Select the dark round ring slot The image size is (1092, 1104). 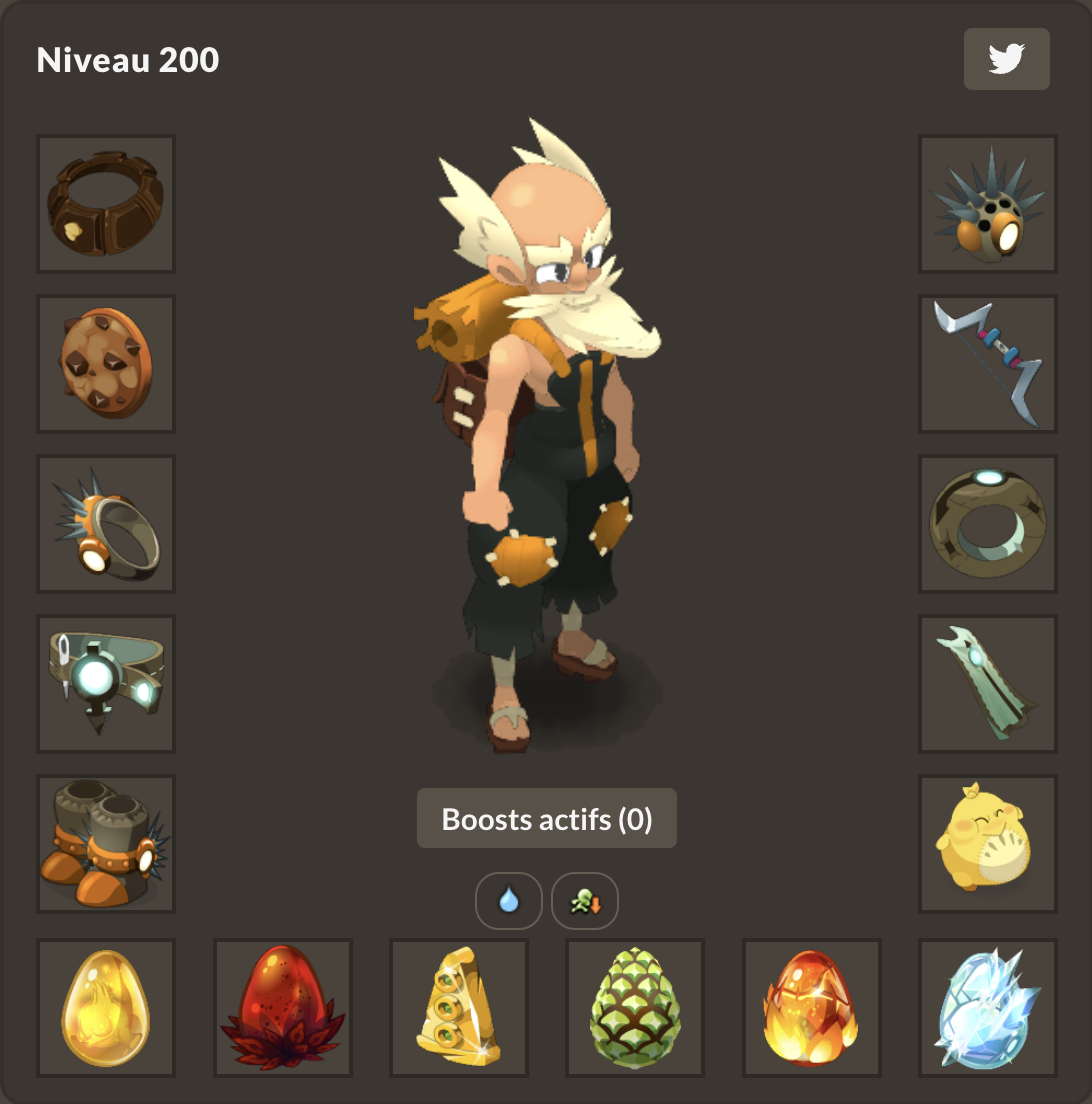pos(988,524)
